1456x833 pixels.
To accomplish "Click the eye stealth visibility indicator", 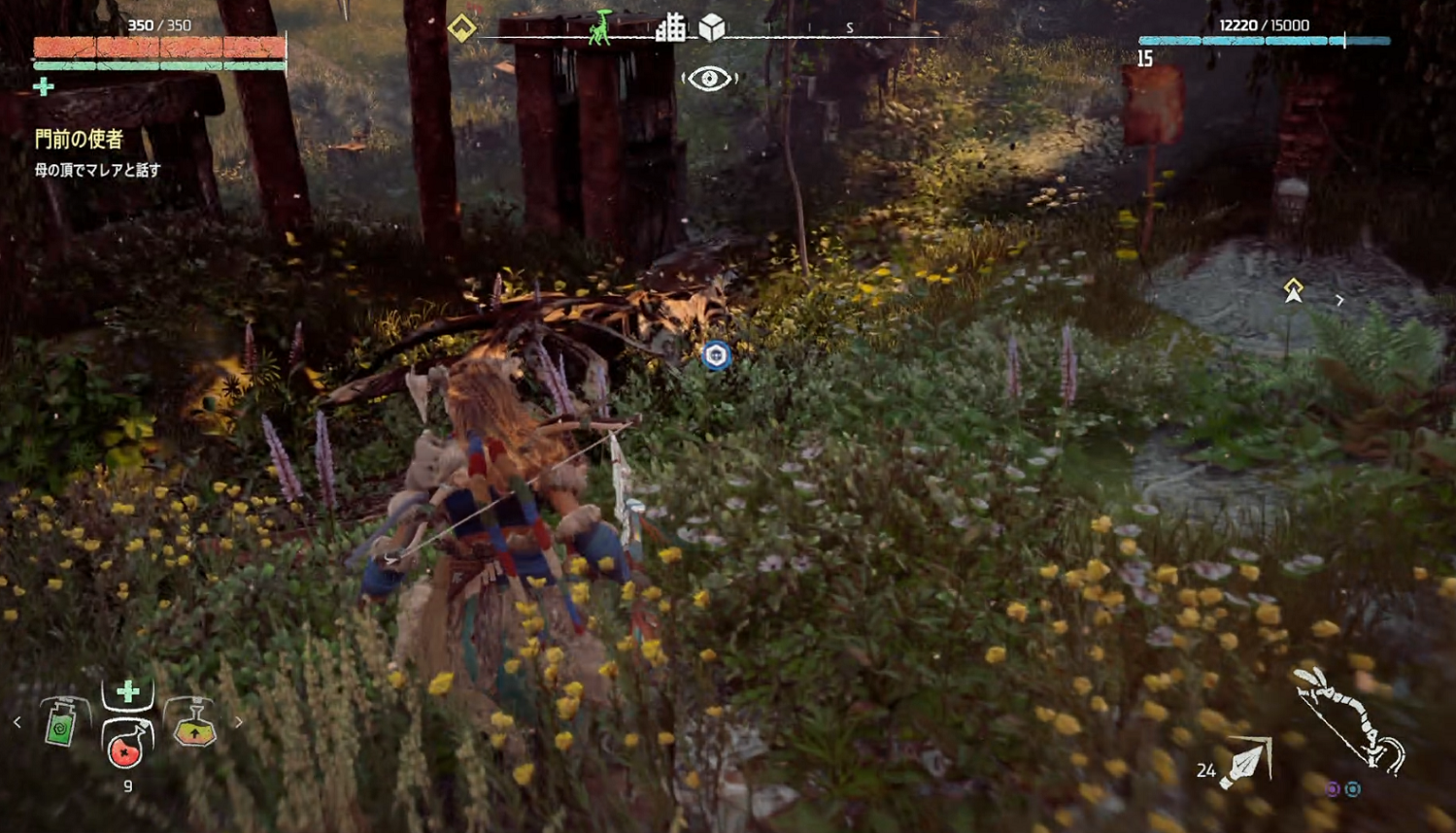I will click(709, 79).
